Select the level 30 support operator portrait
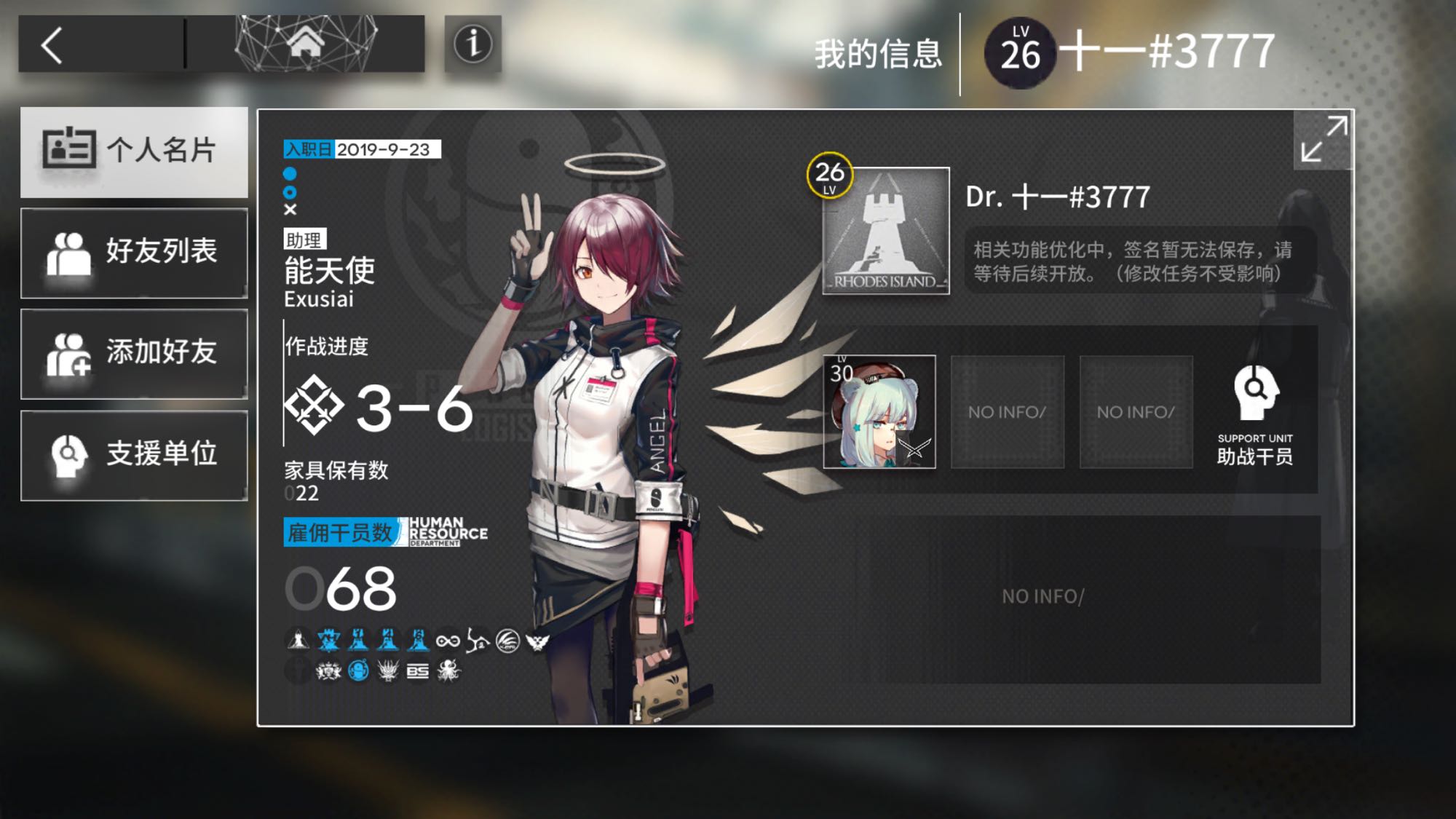This screenshot has height=819, width=1456. pos(879,412)
